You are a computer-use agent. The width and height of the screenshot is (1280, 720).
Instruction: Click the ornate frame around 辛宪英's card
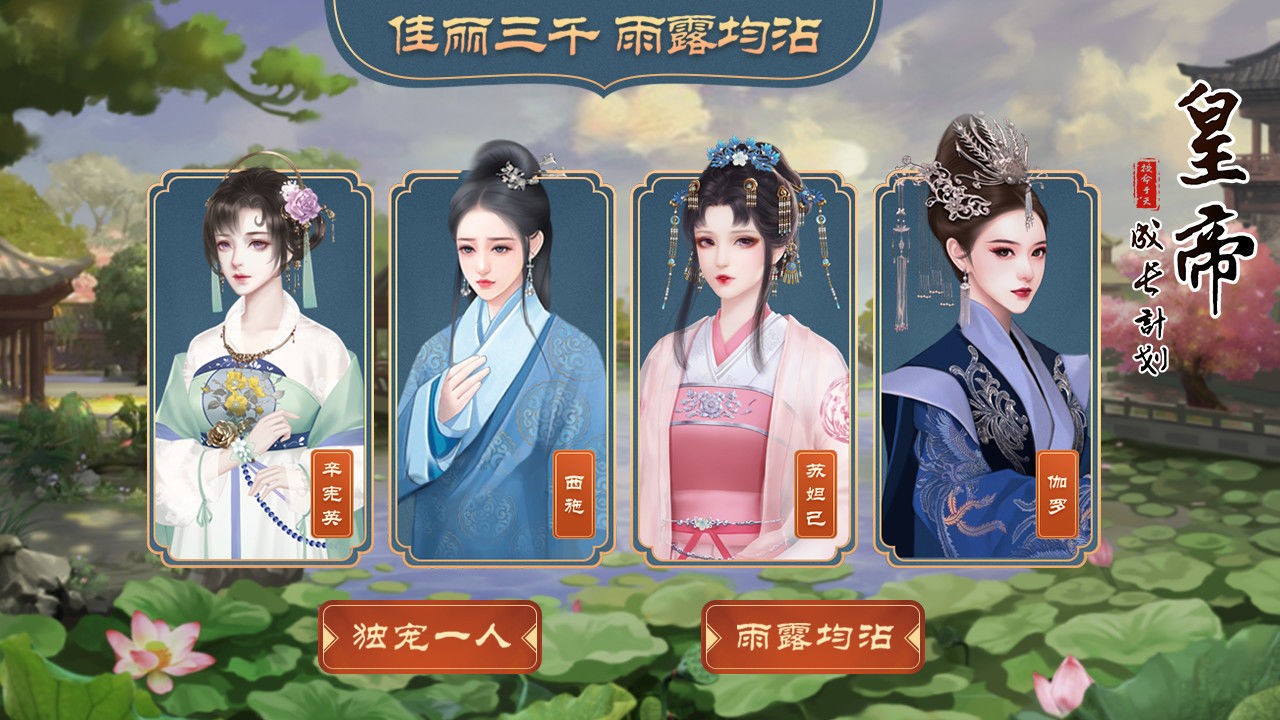[157, 370]
